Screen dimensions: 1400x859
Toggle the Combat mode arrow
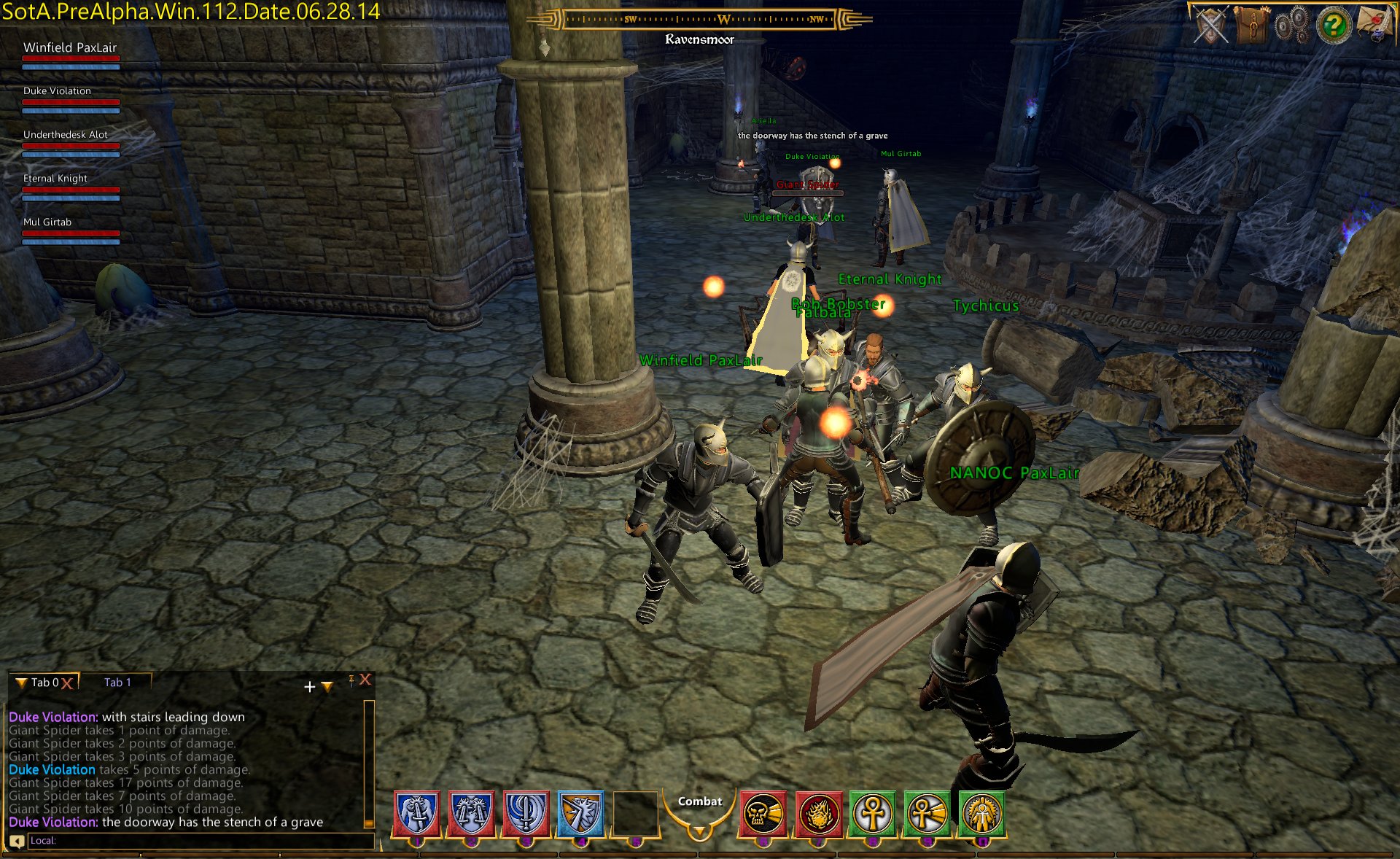pyautogui.click(x=699, y=831)
